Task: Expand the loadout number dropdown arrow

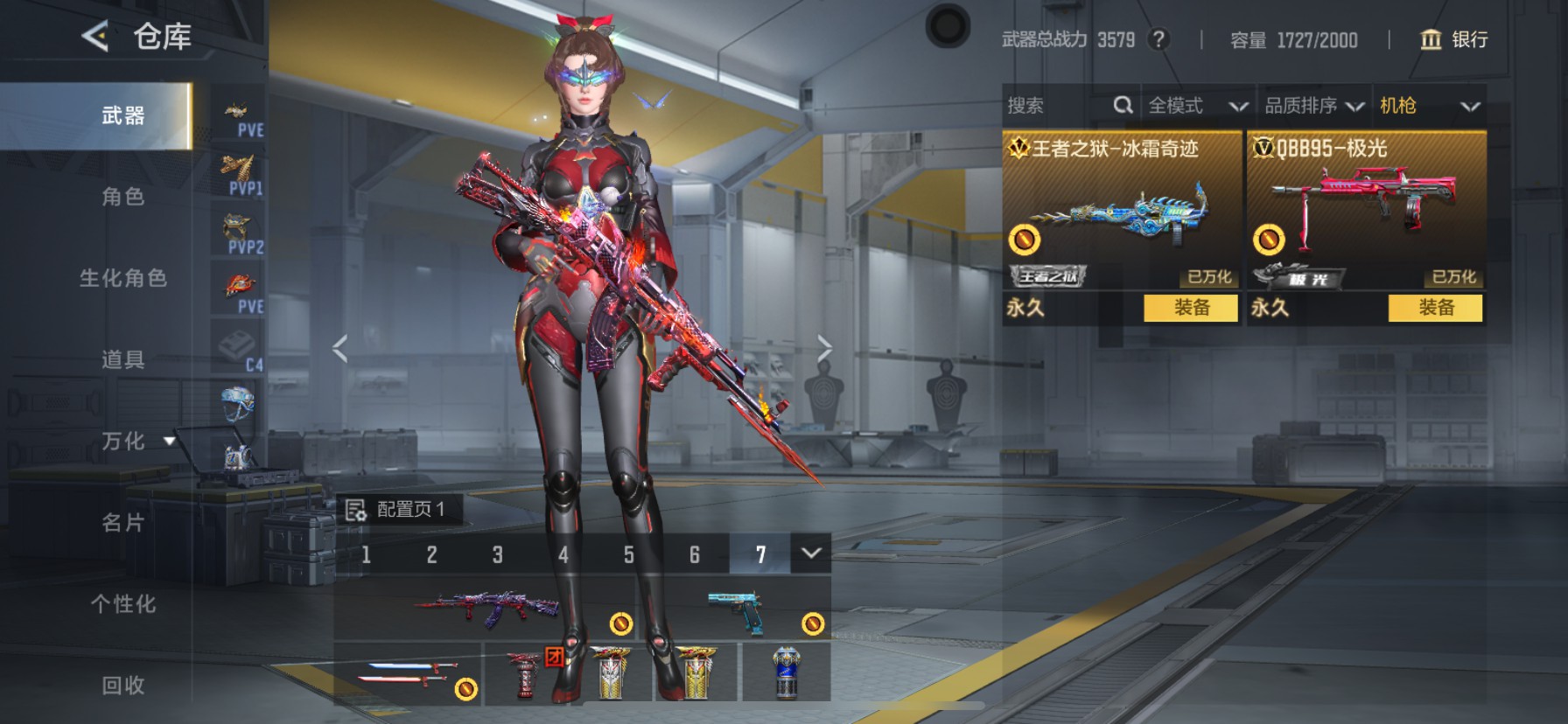Action: pyautogui.click(x=811, y=553)
